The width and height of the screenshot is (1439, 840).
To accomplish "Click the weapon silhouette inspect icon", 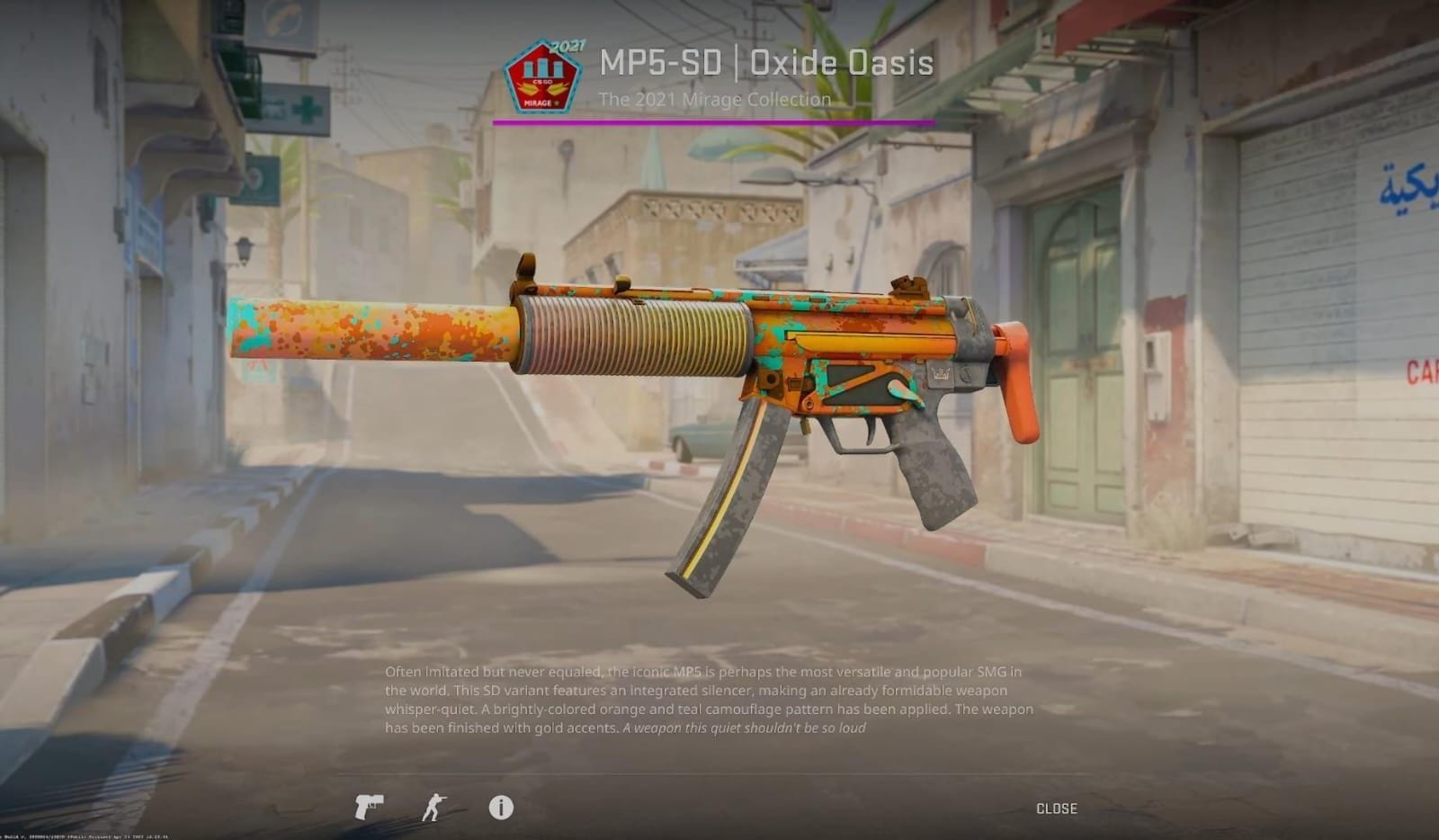I will [370, 808].
